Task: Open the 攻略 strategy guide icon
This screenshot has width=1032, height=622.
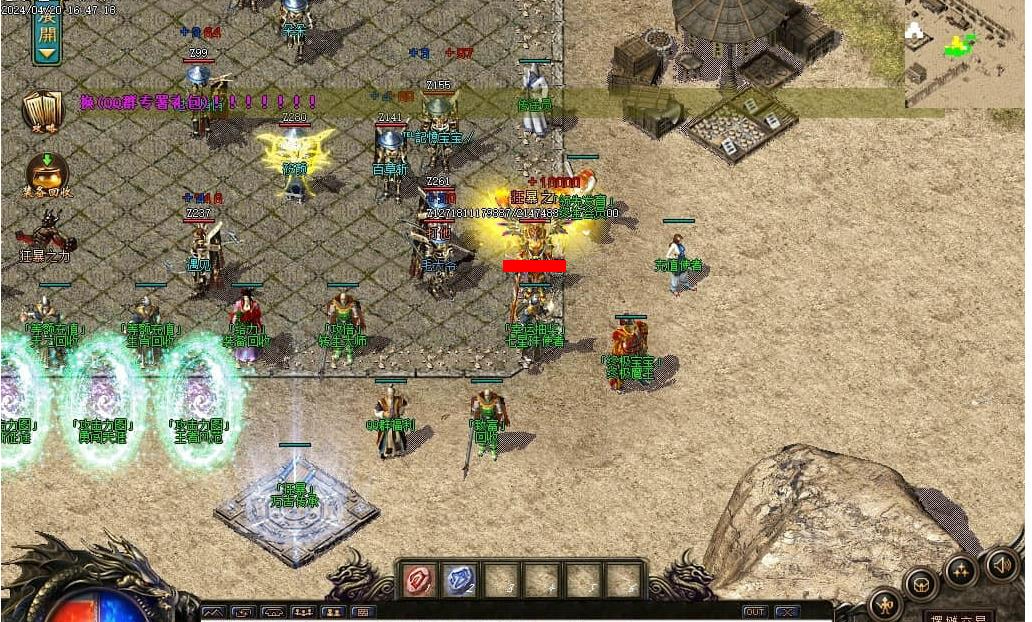Action: tap(42, 112)
